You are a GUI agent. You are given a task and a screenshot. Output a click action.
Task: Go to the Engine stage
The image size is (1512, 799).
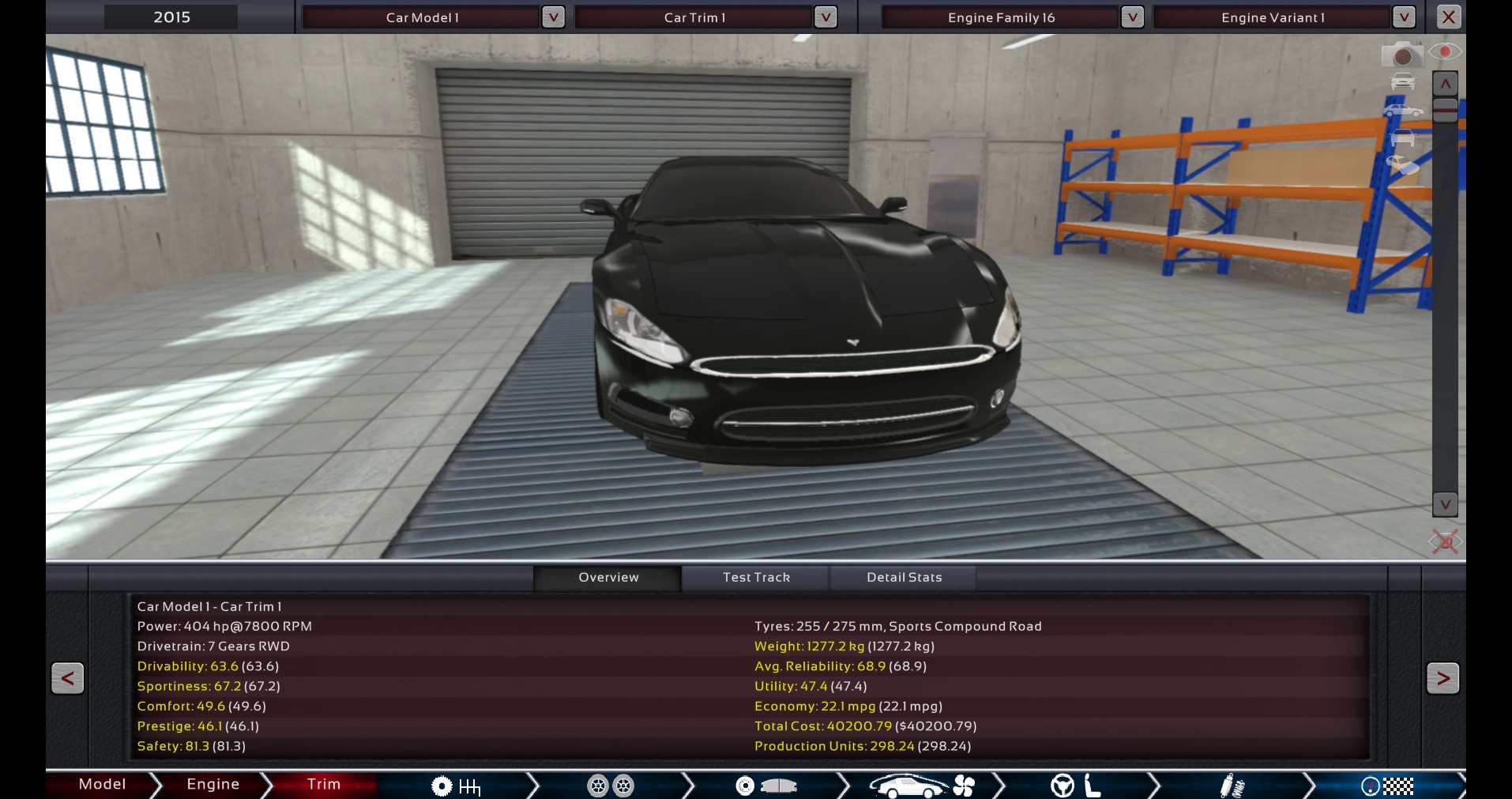[213, 784]
